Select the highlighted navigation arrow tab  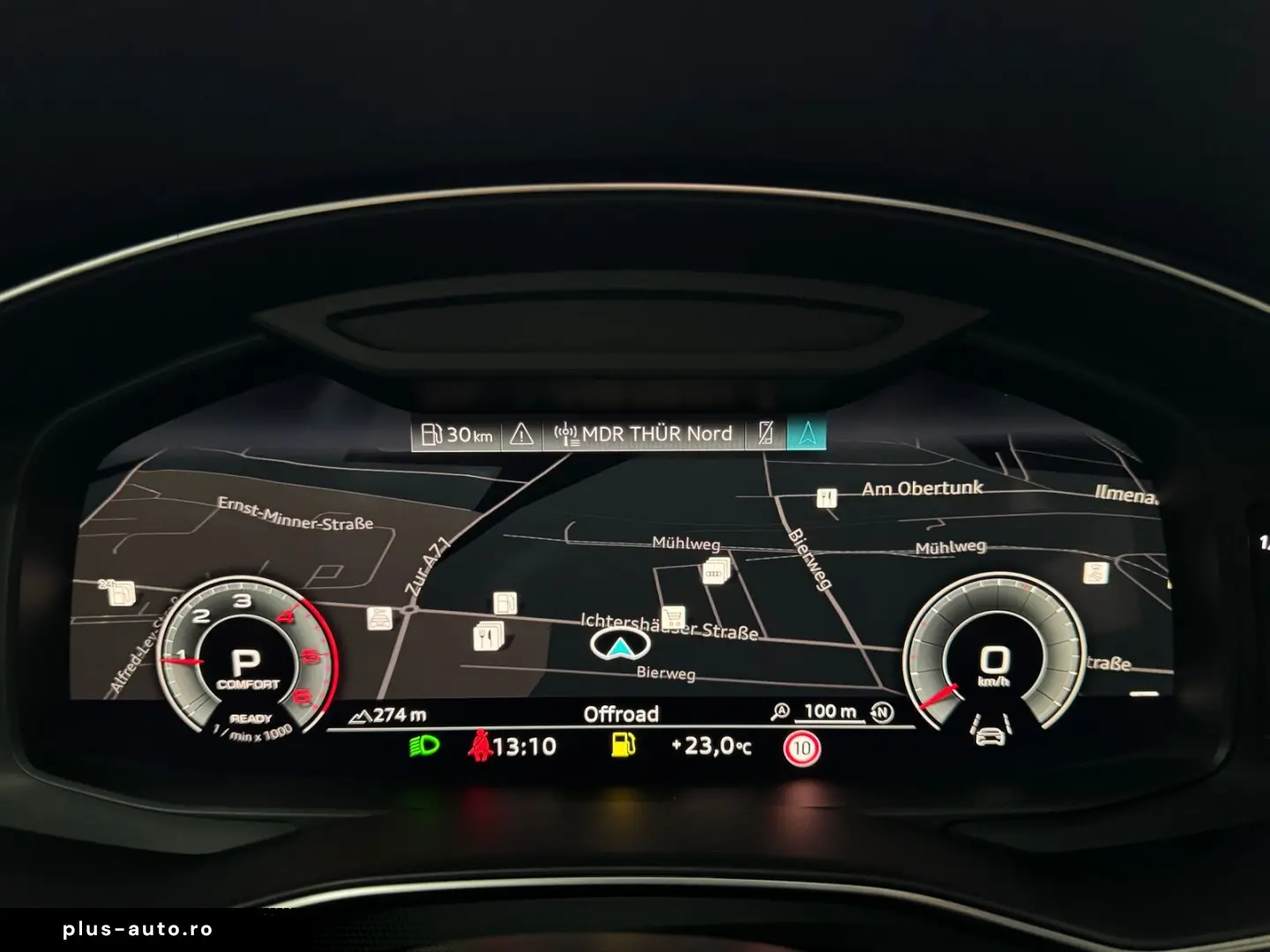[x=806, y=433]
